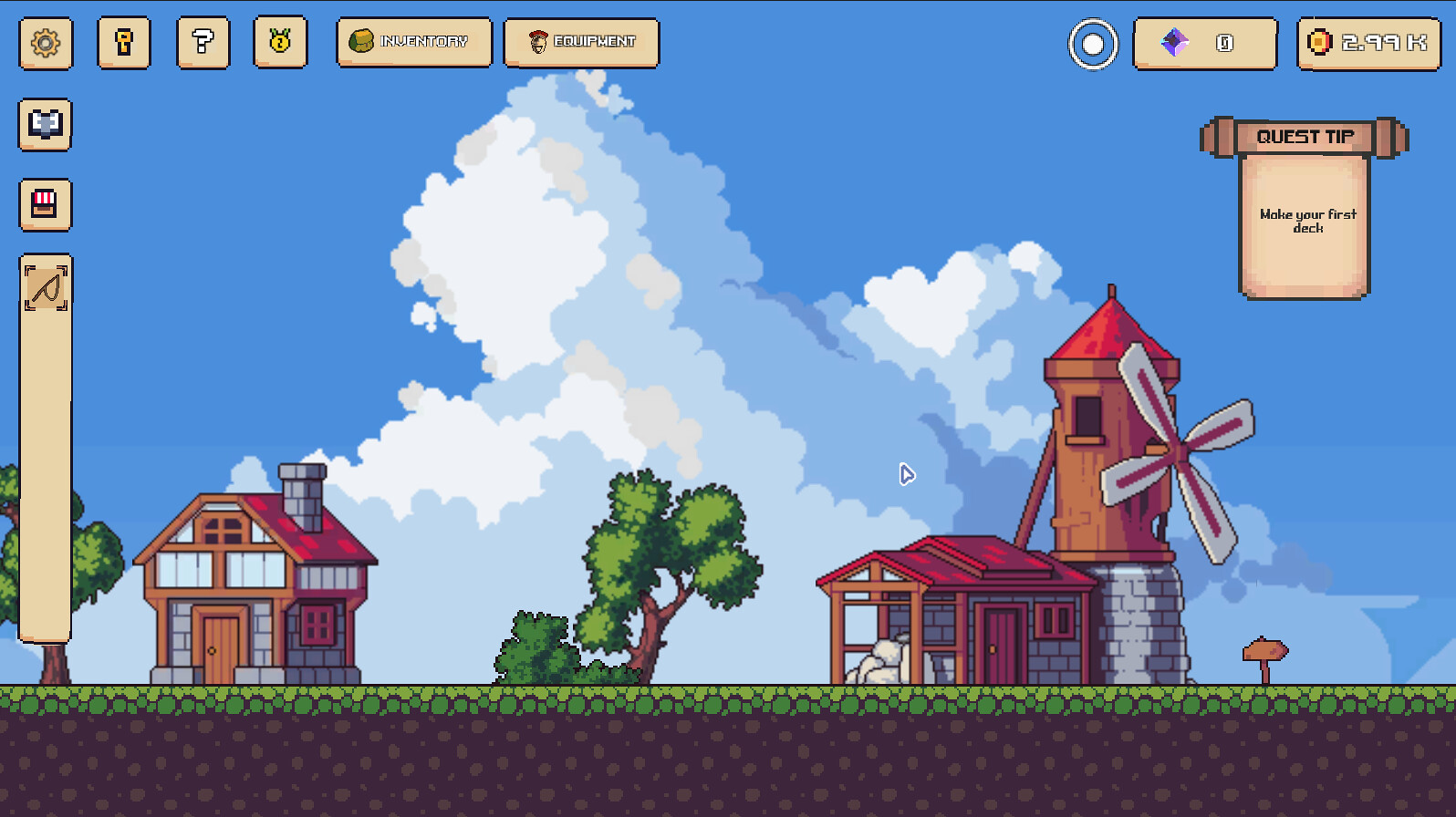The height and width of the screenshot is (817, 1456).
Task: Select the medal achievements icon
Action: (280, 42)
